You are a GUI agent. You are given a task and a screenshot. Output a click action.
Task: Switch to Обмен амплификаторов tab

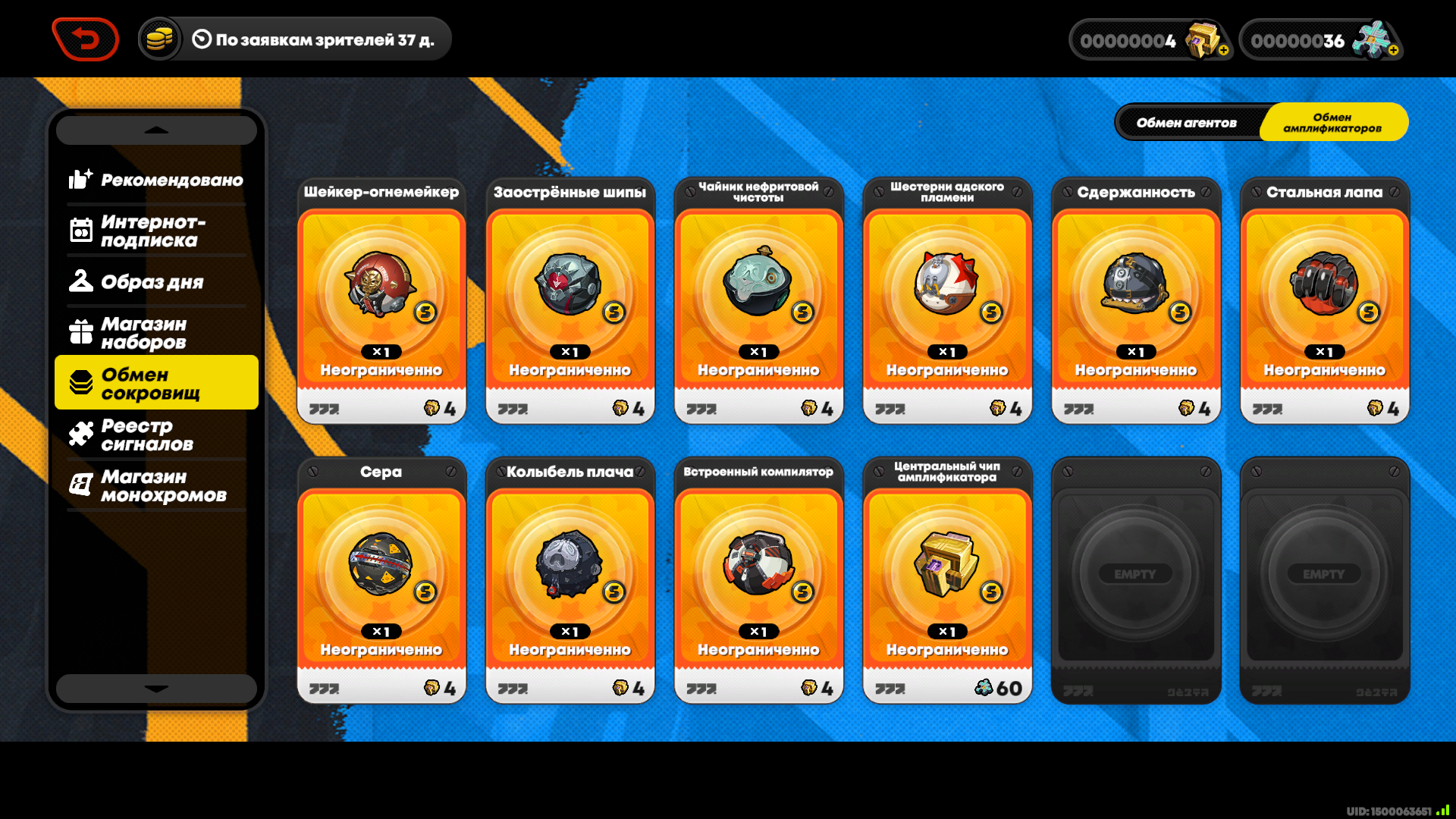point(1332,122)
